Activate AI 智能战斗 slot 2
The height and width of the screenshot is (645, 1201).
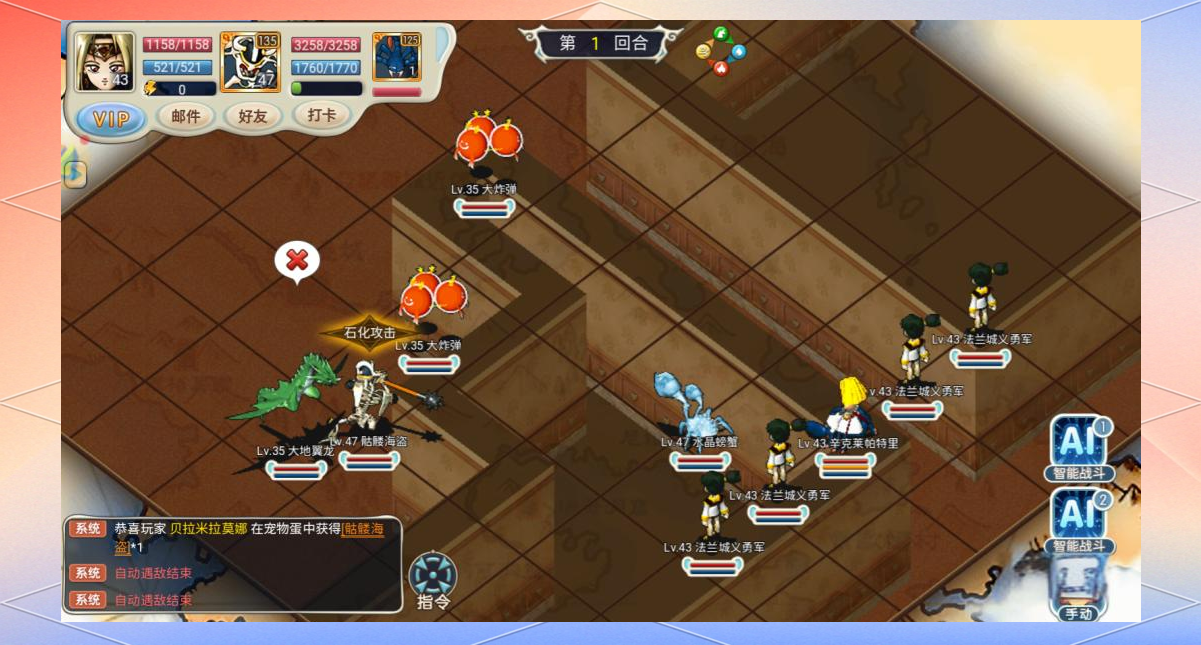(1078, 514)
